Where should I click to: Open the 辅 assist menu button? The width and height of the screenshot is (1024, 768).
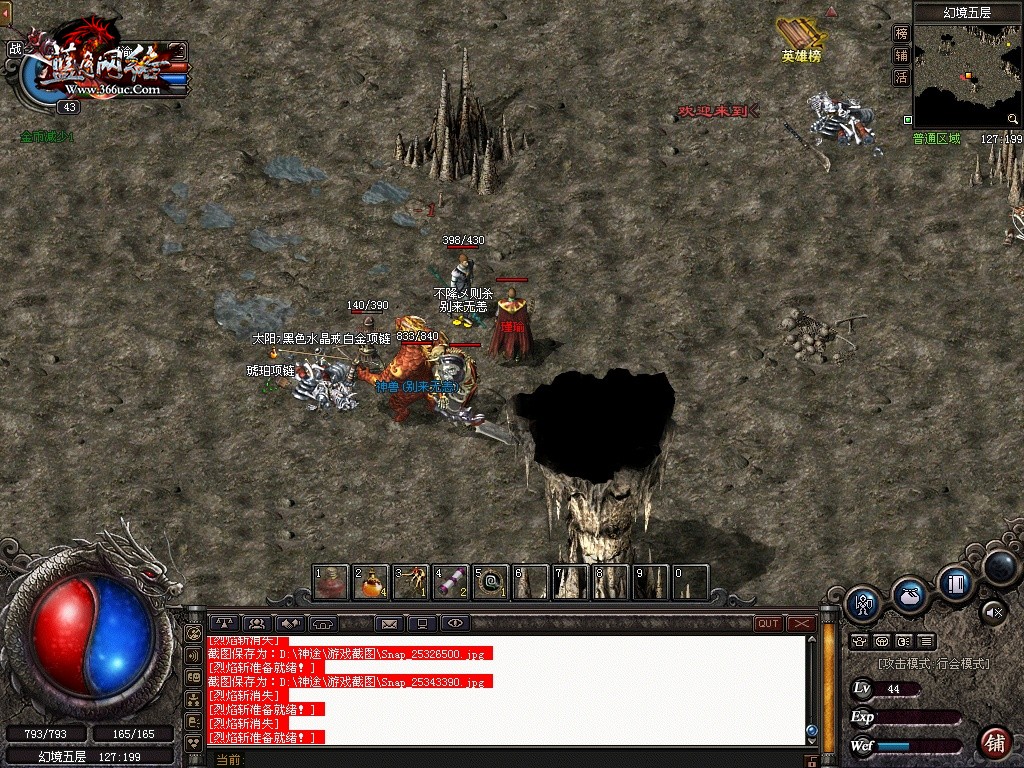901,55
